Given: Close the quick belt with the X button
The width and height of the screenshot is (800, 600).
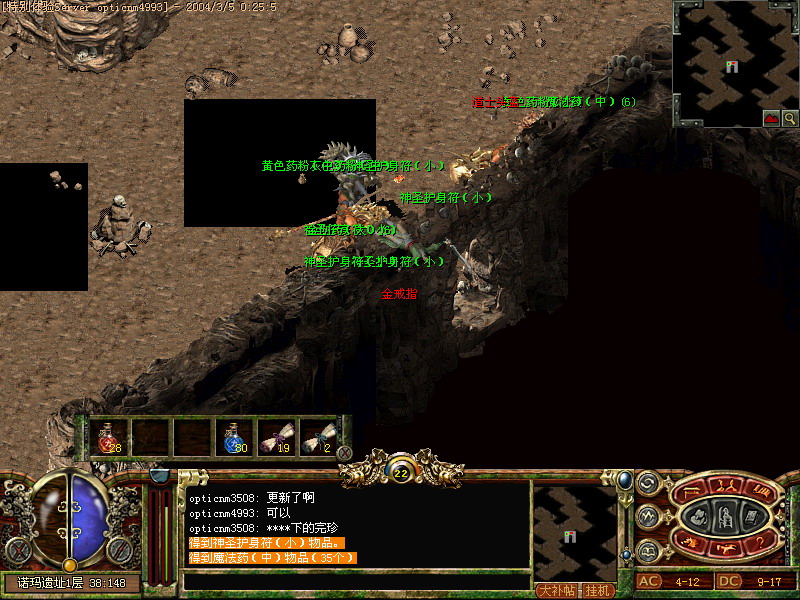Looking at the screenshot, I should click(345, 452).
